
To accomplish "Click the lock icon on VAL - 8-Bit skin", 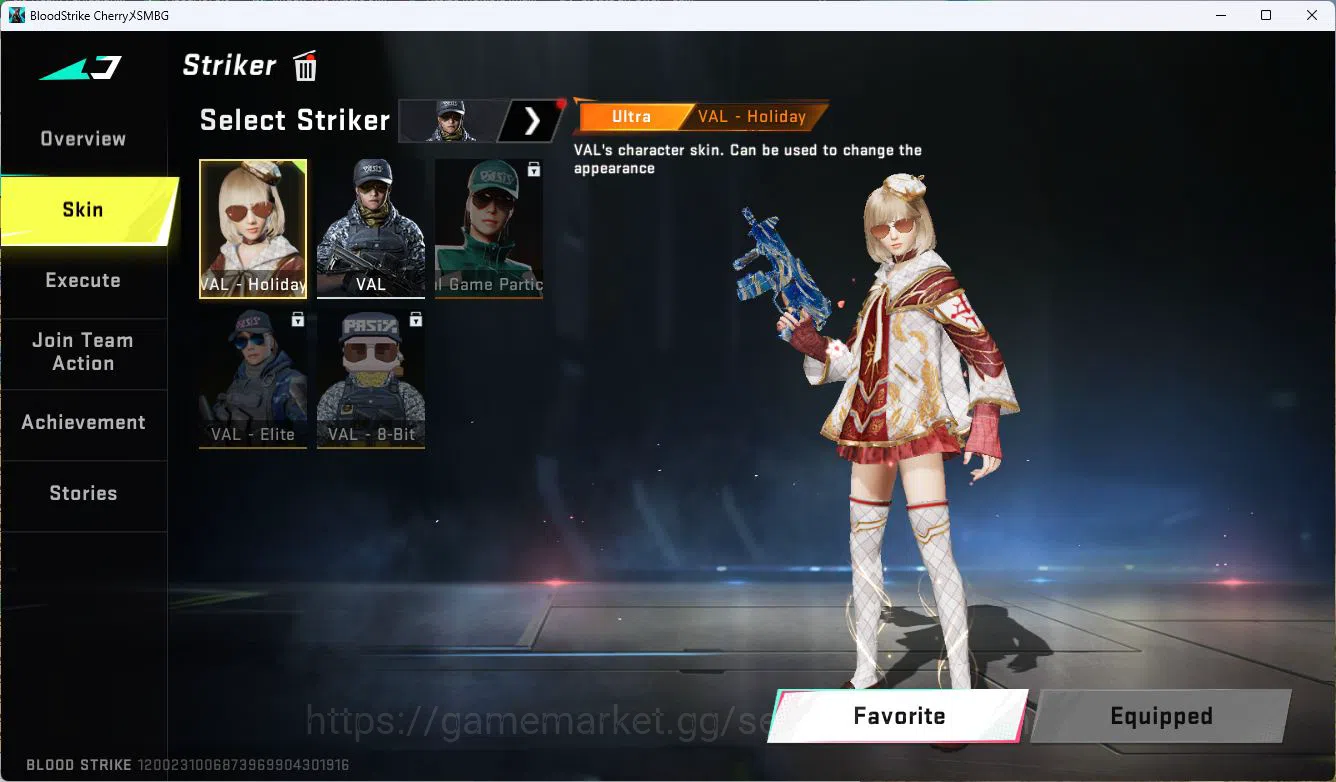I will (414, 320).
